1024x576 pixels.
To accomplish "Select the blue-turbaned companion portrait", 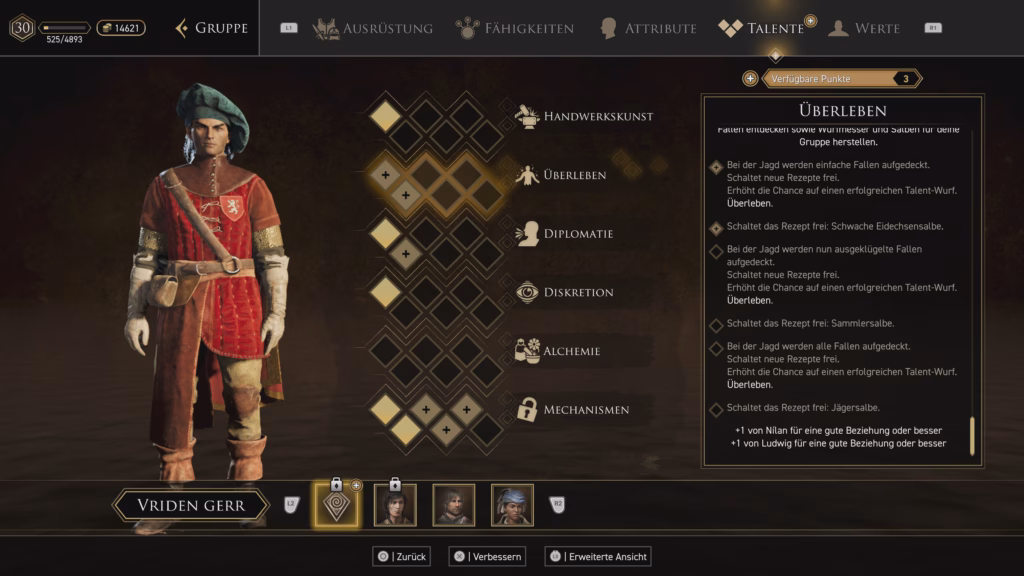I will click(x=512, y=505).
